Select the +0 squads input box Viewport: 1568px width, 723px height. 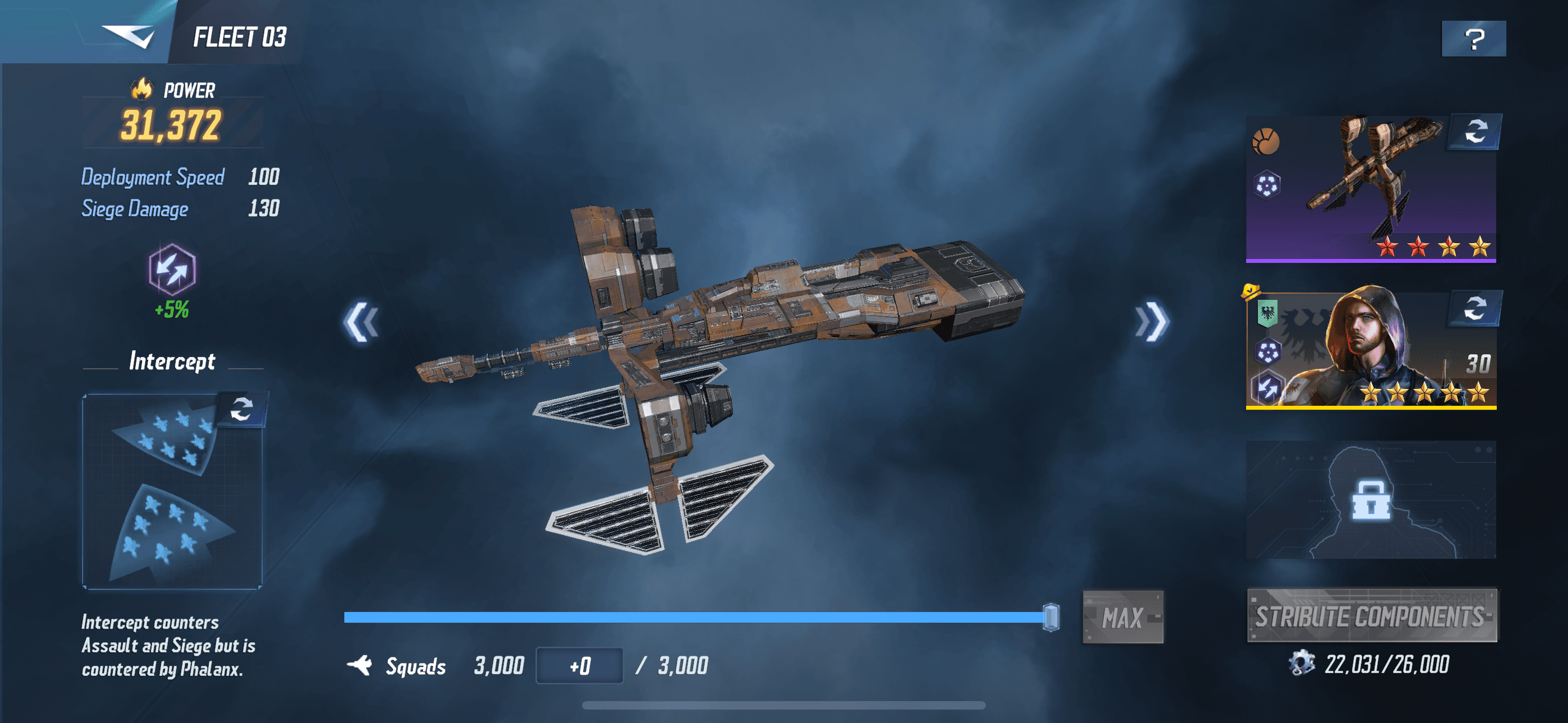tap(579, 666)
